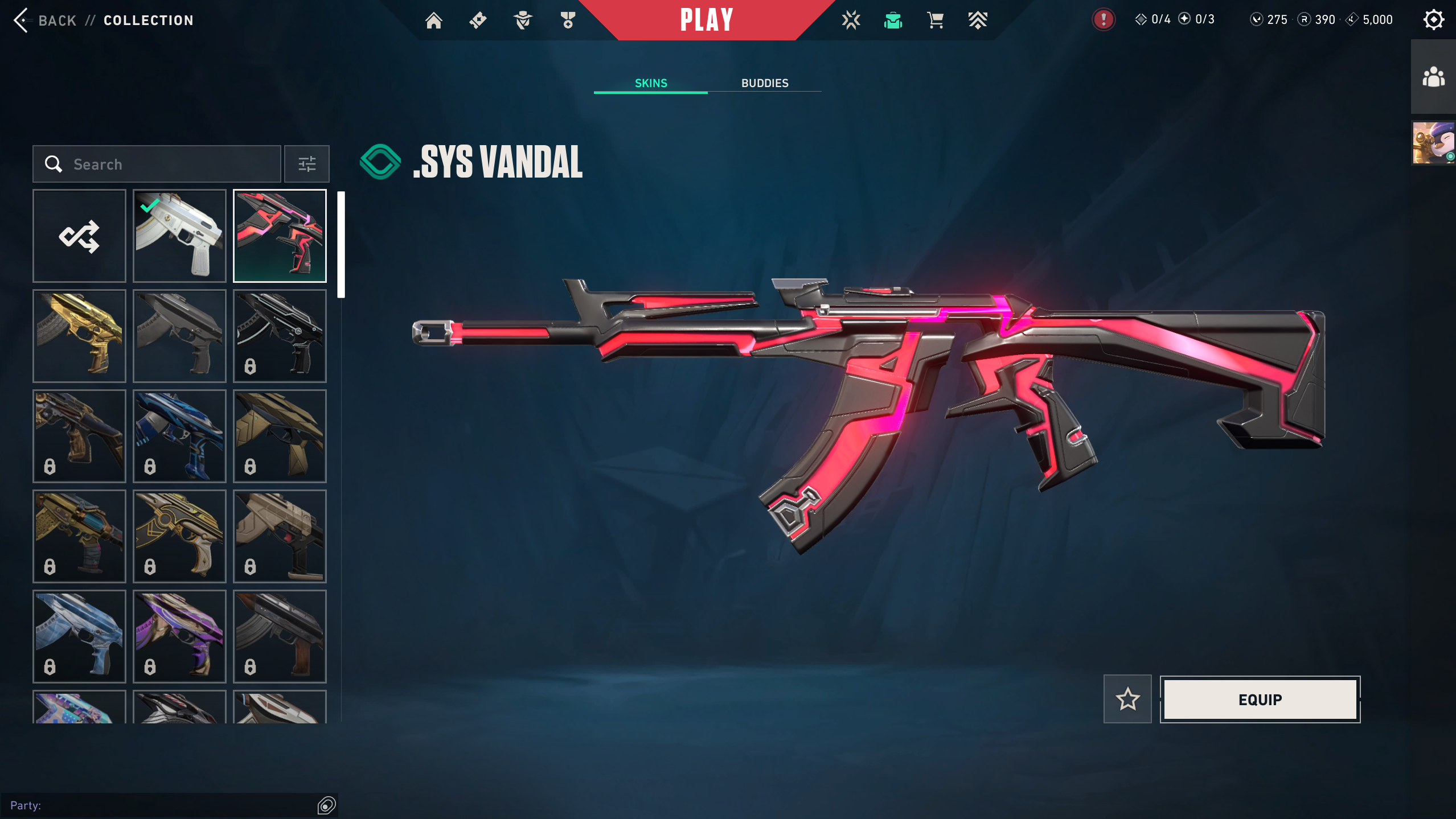1456x819 pixels.
Task: Select the random shuffle skin tile
Action: [79, 236]
